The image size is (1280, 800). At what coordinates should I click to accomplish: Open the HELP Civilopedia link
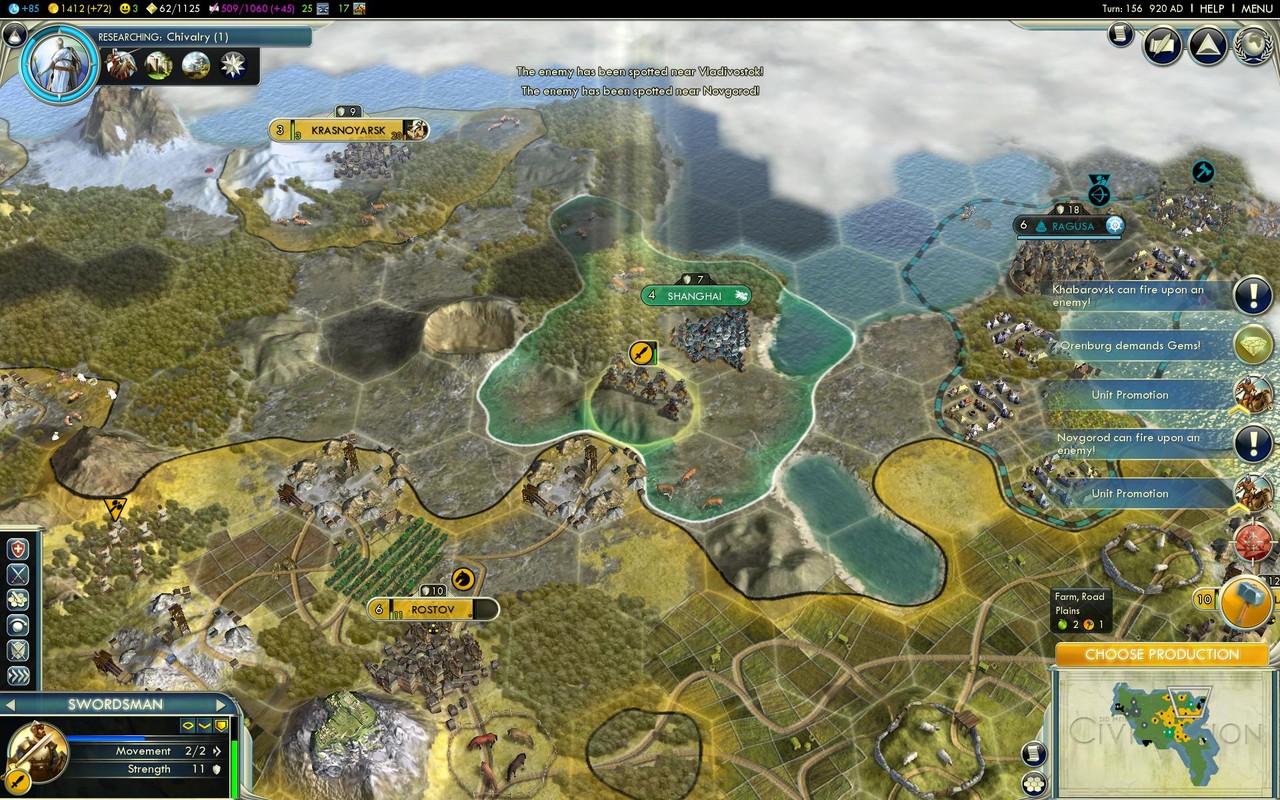pos(1211,8)
